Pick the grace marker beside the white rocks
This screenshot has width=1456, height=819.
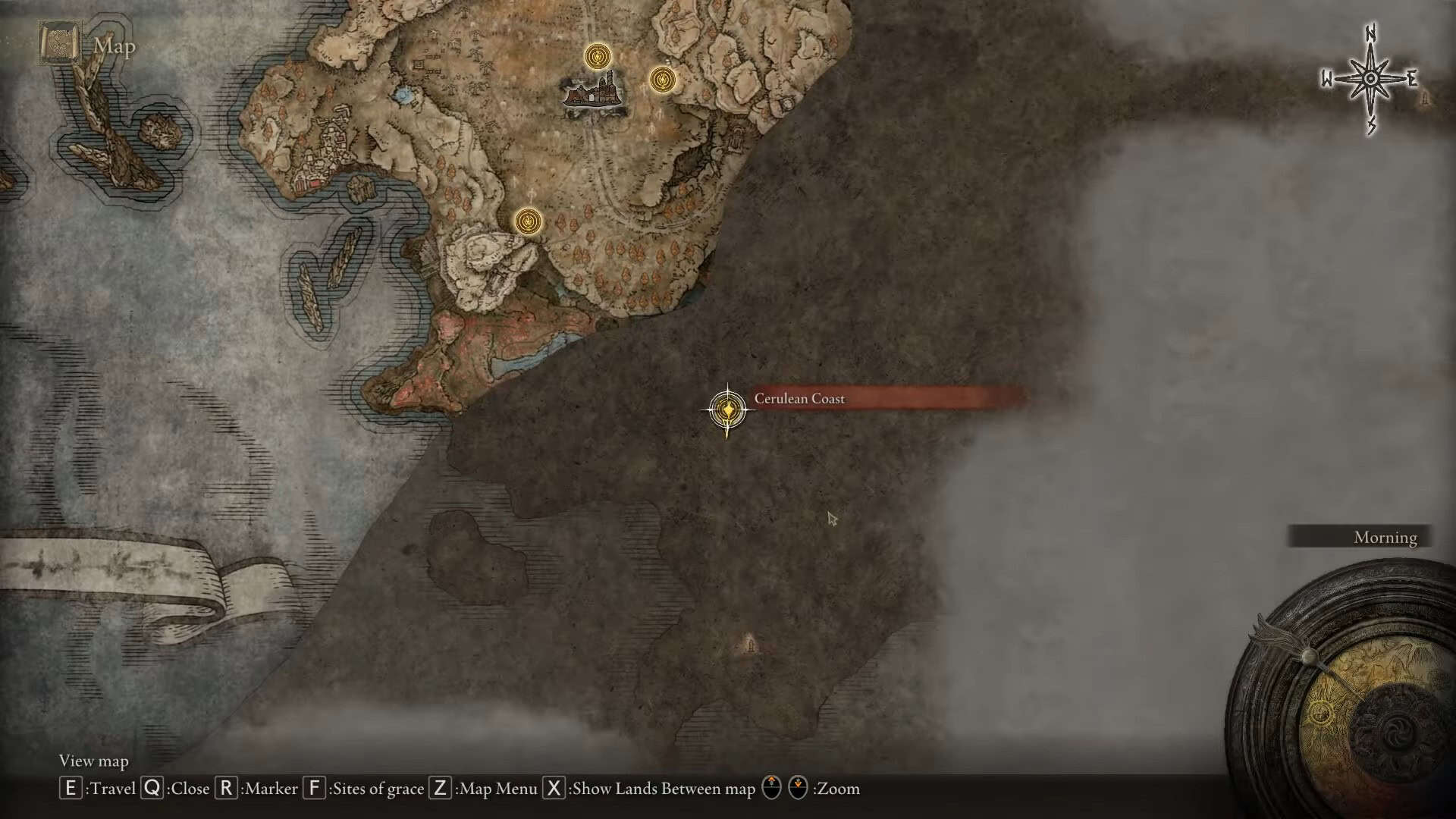[528, 221]
